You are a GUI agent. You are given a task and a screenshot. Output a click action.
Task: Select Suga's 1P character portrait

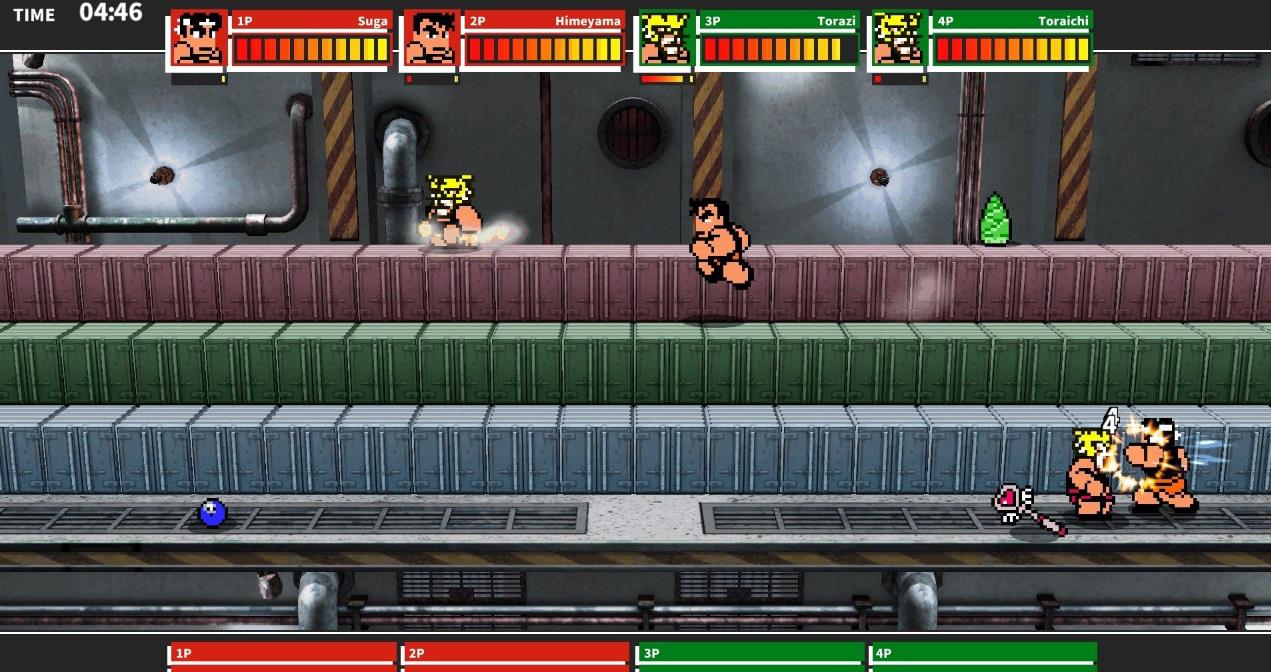199,40
